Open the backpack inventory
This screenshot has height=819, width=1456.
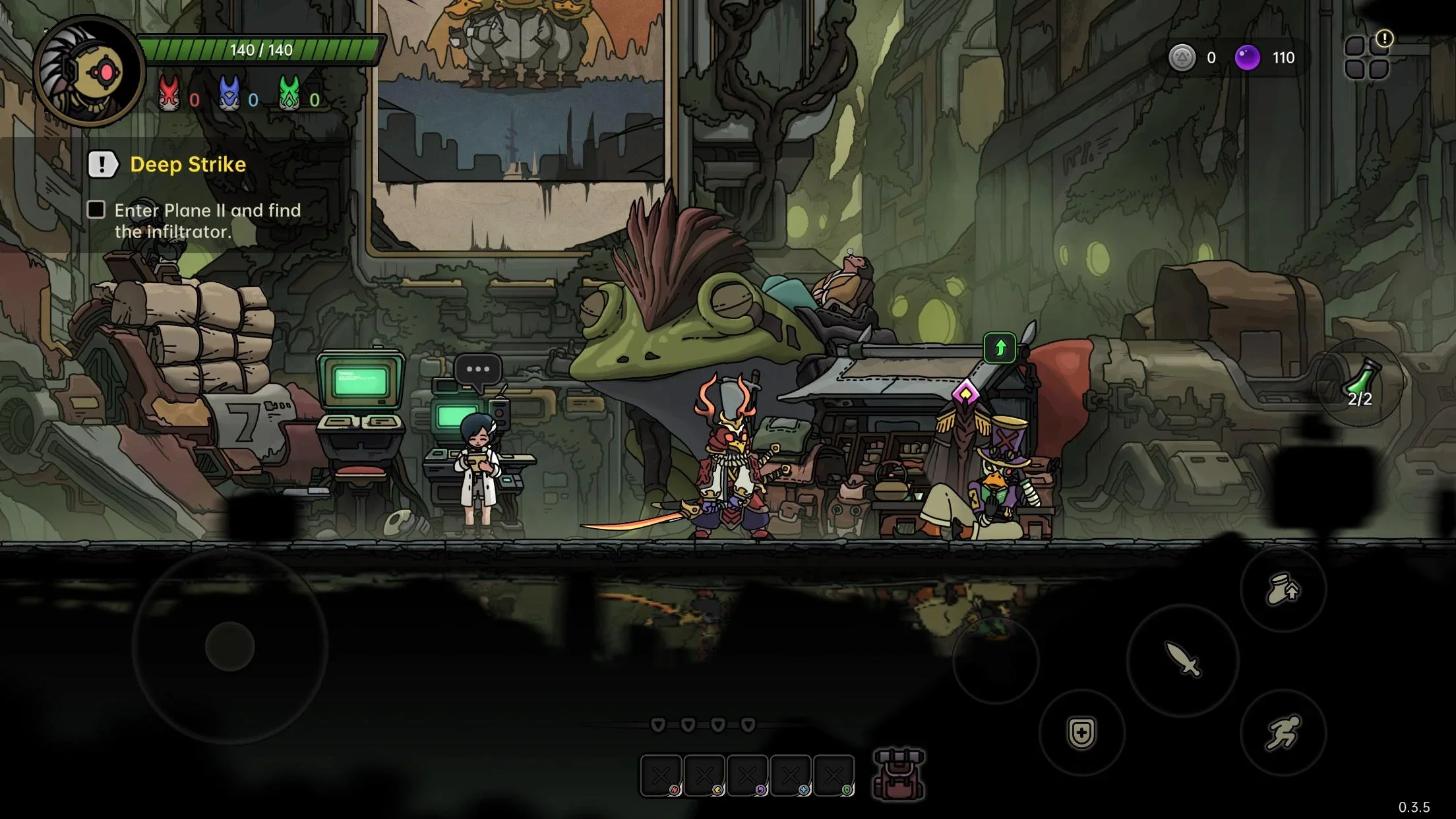pos(898,774)
